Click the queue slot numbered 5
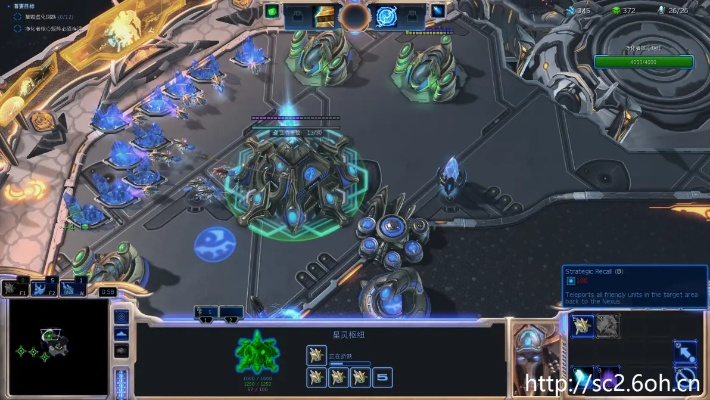Viewport: 710px width, 400px height. click(x=383, y=377)
